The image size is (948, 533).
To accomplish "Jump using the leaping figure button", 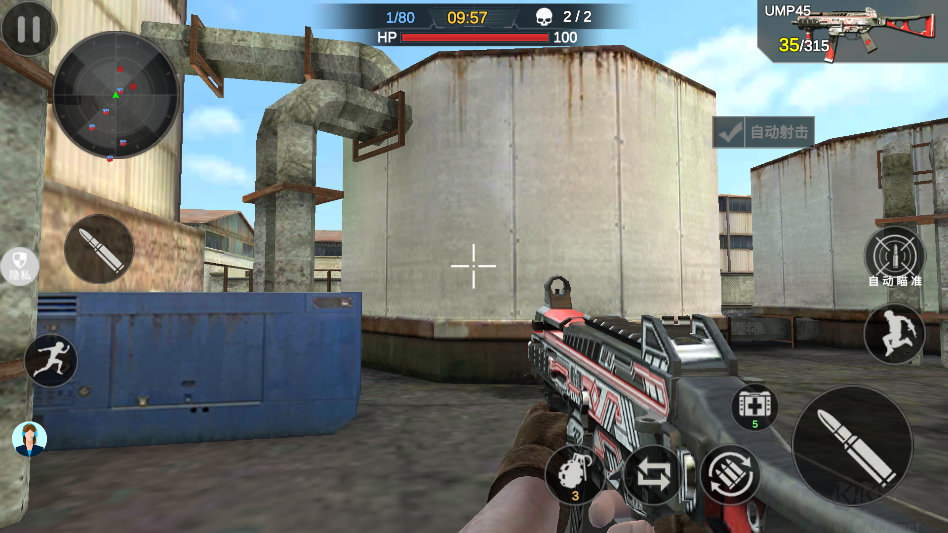I will pyautogui.click(x=893, y=333).
